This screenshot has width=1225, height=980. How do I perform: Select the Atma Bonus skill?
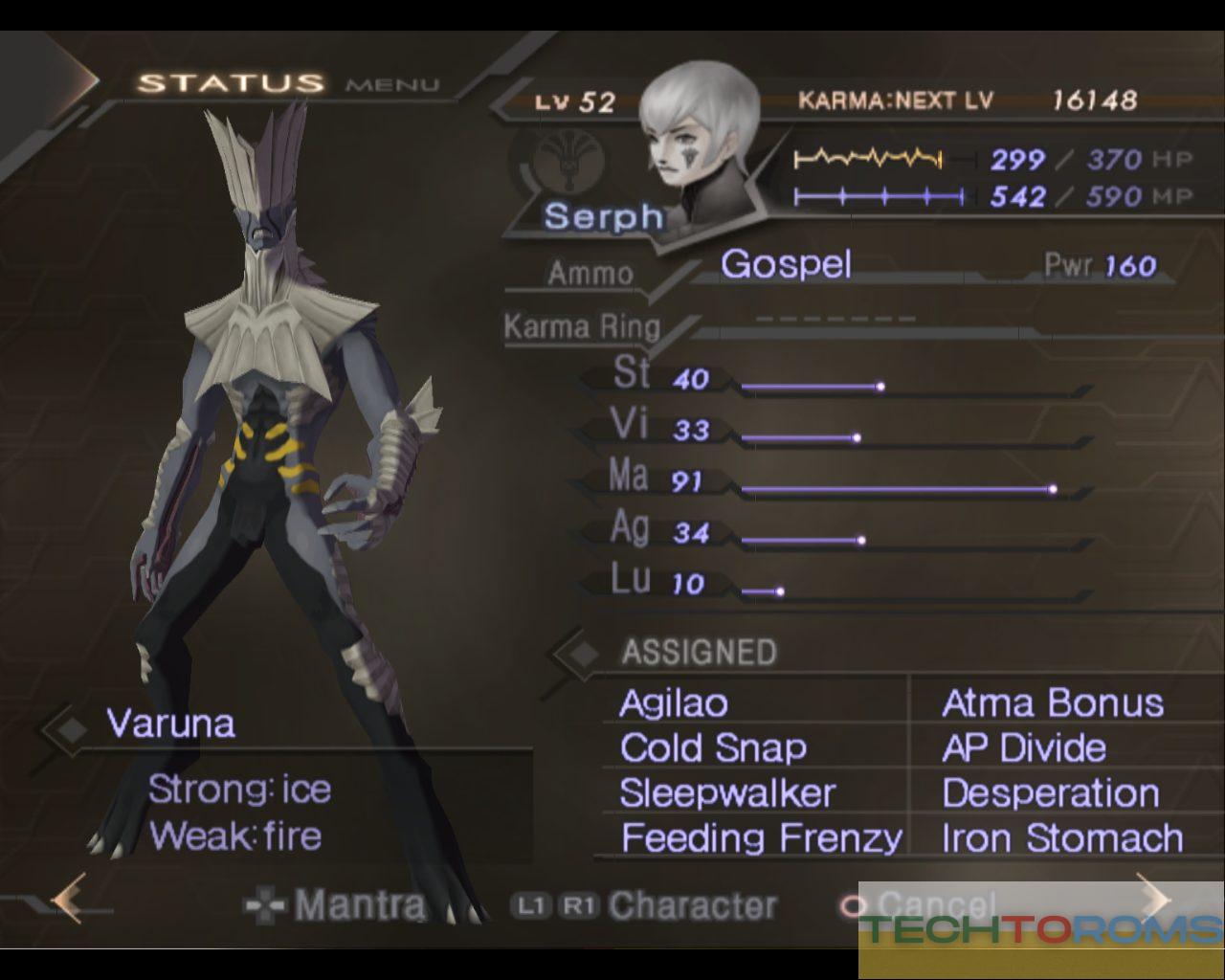tap(1053, 703)
